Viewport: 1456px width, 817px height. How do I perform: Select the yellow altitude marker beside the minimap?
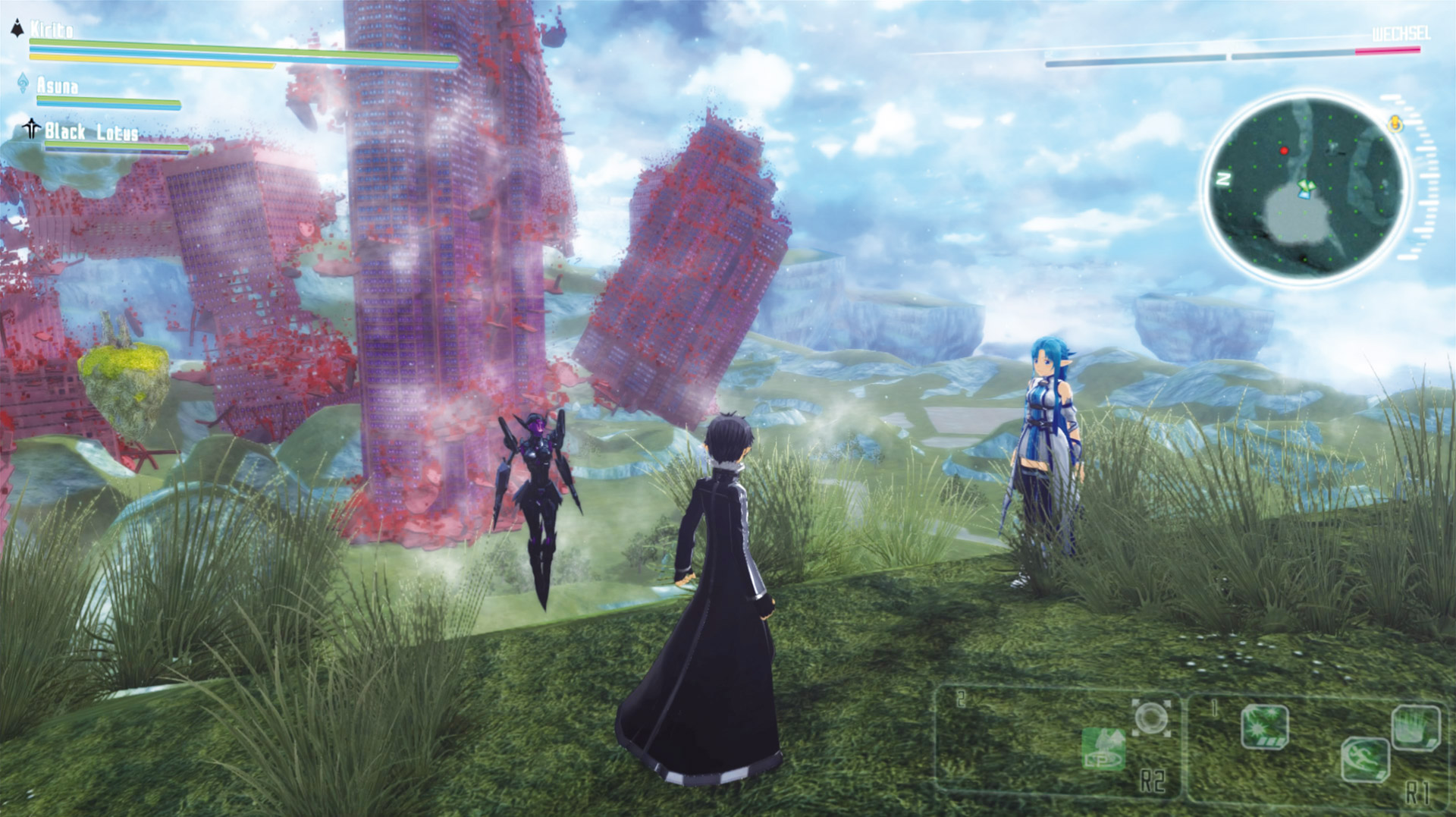pyautogui.click(x=1395, y=124)
